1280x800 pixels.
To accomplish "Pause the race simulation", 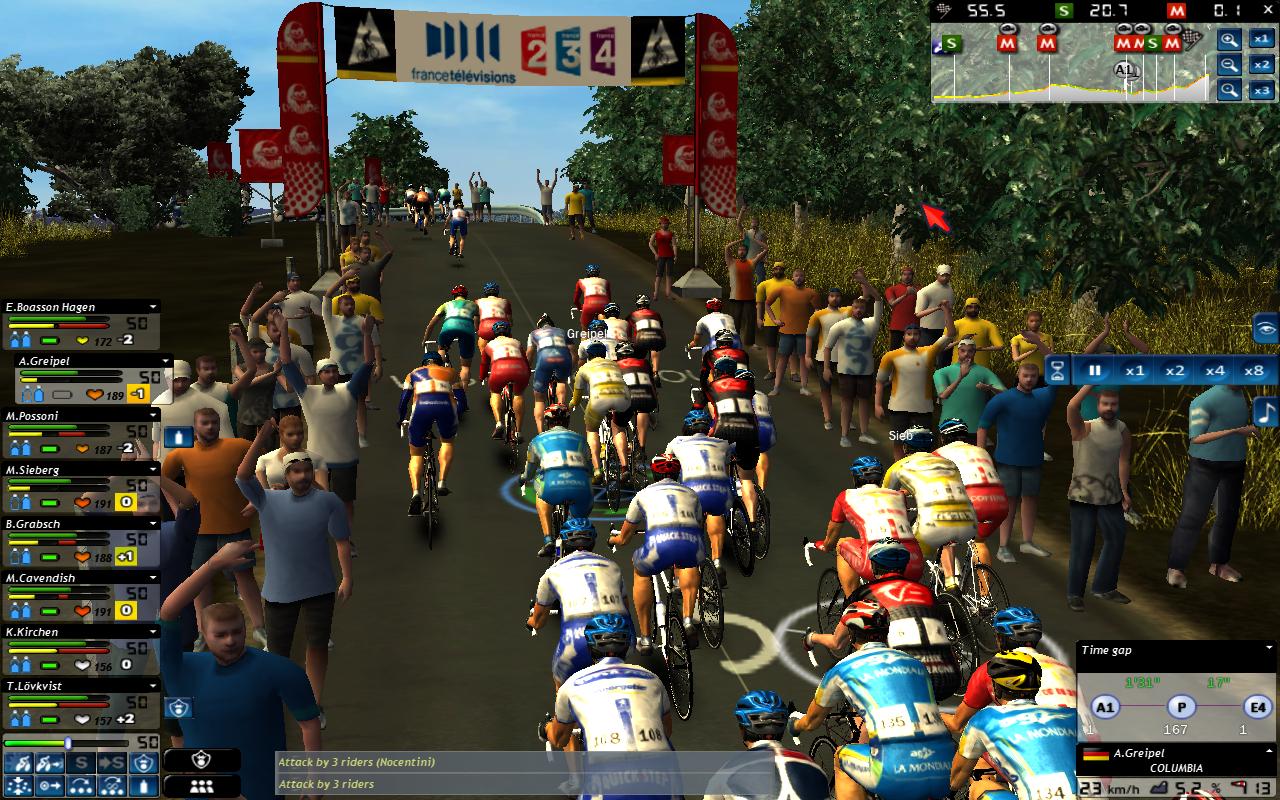I will (1094, 370).
